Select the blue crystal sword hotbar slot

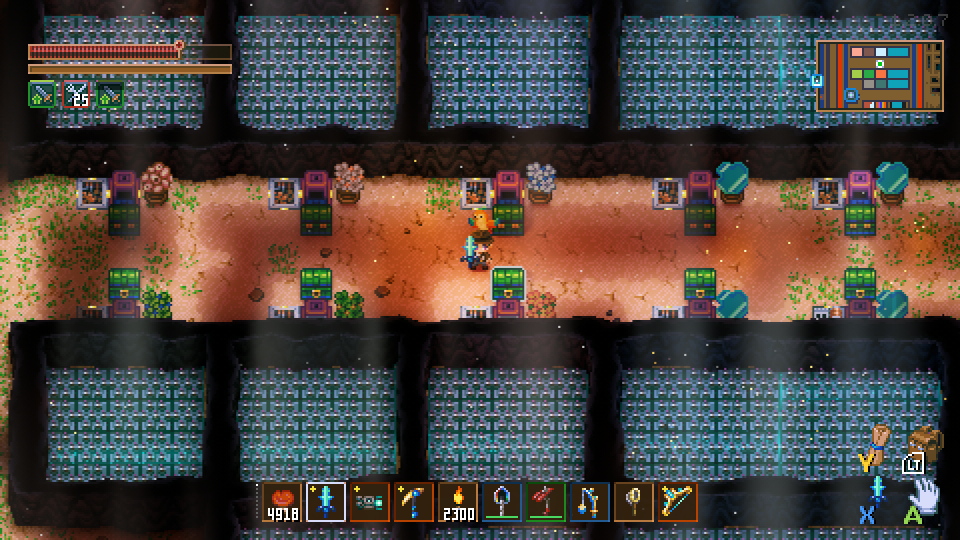point(326,502)
